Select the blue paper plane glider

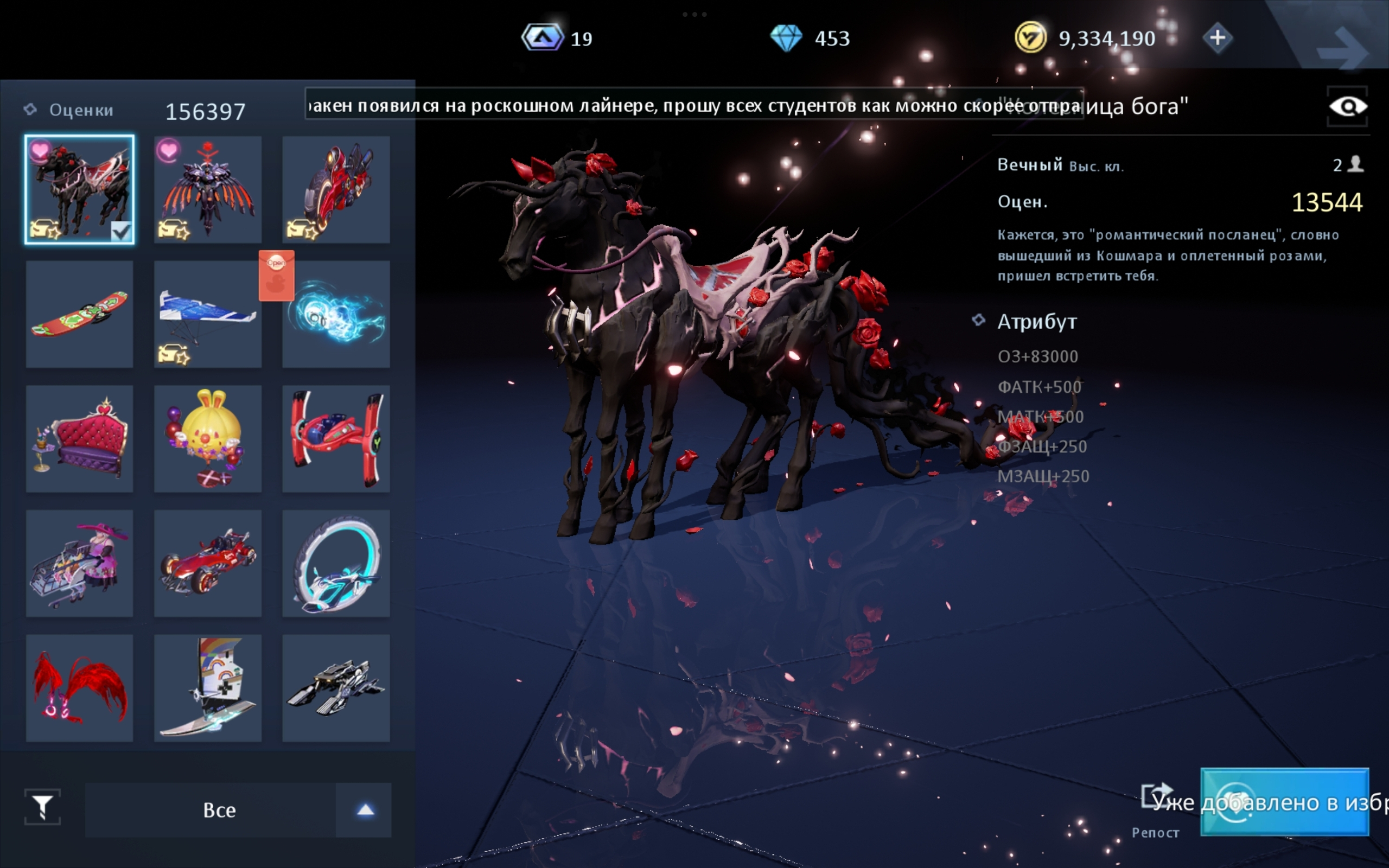coord(208,314)
